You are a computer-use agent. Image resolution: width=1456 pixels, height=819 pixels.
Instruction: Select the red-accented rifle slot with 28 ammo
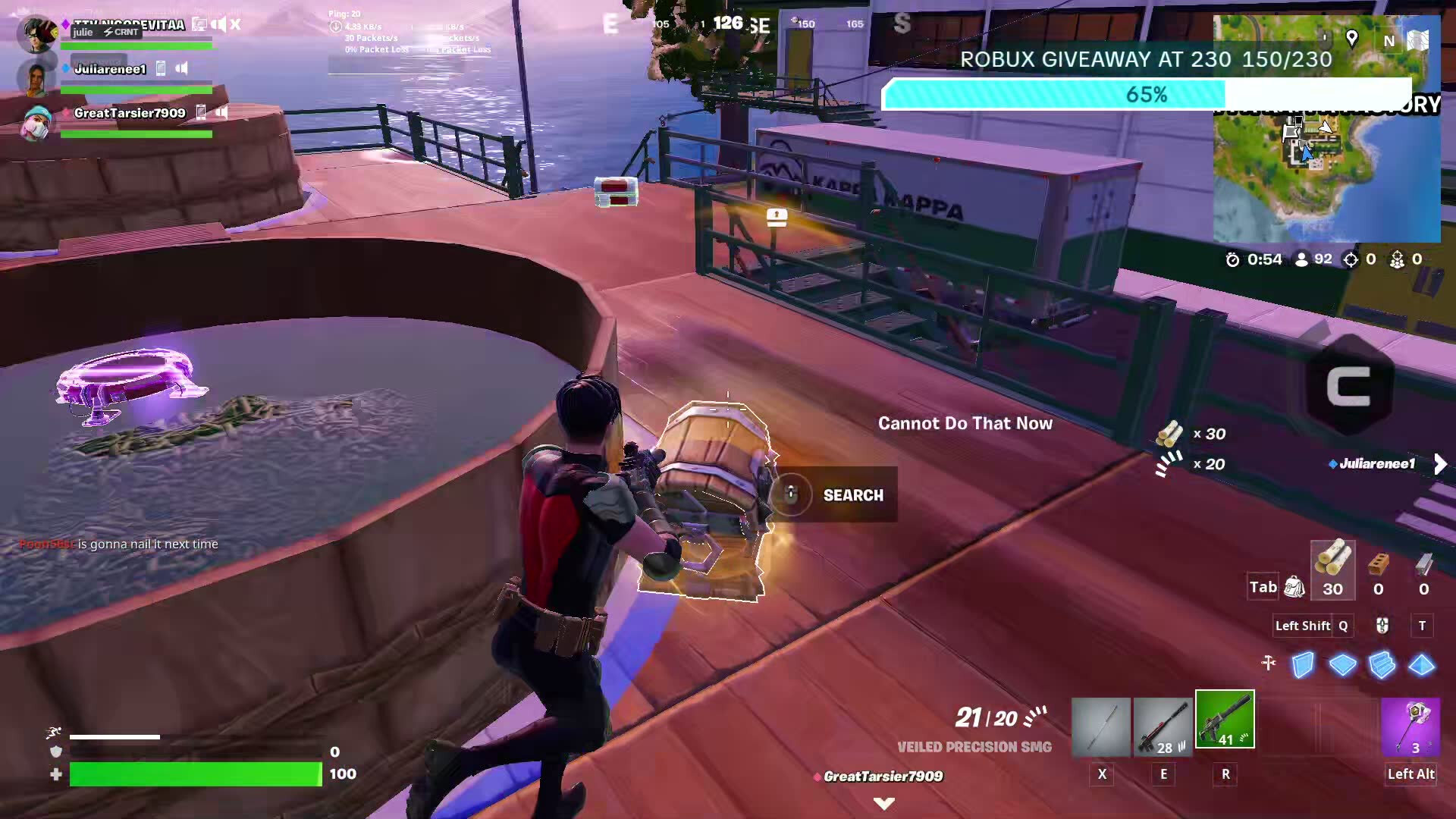pyautogui.click(x=1163, y=727)
